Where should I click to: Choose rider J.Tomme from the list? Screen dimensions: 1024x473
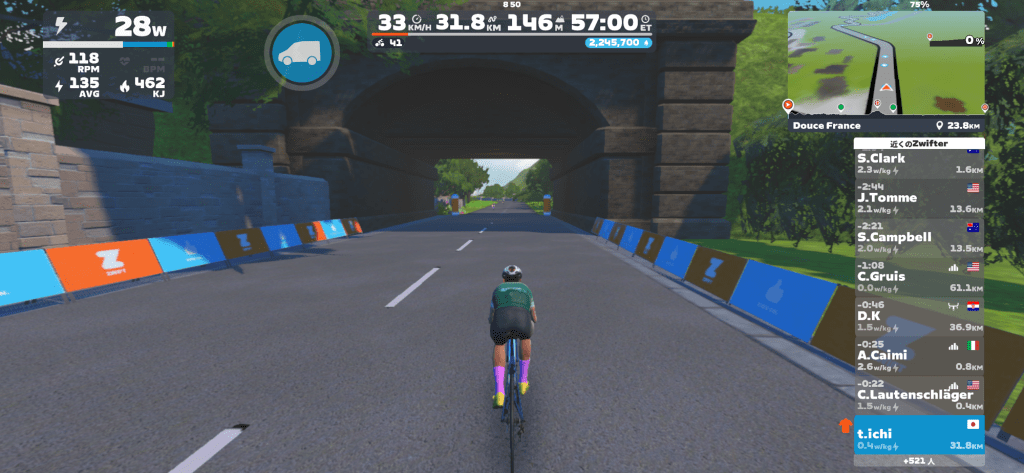coord(919,202)
